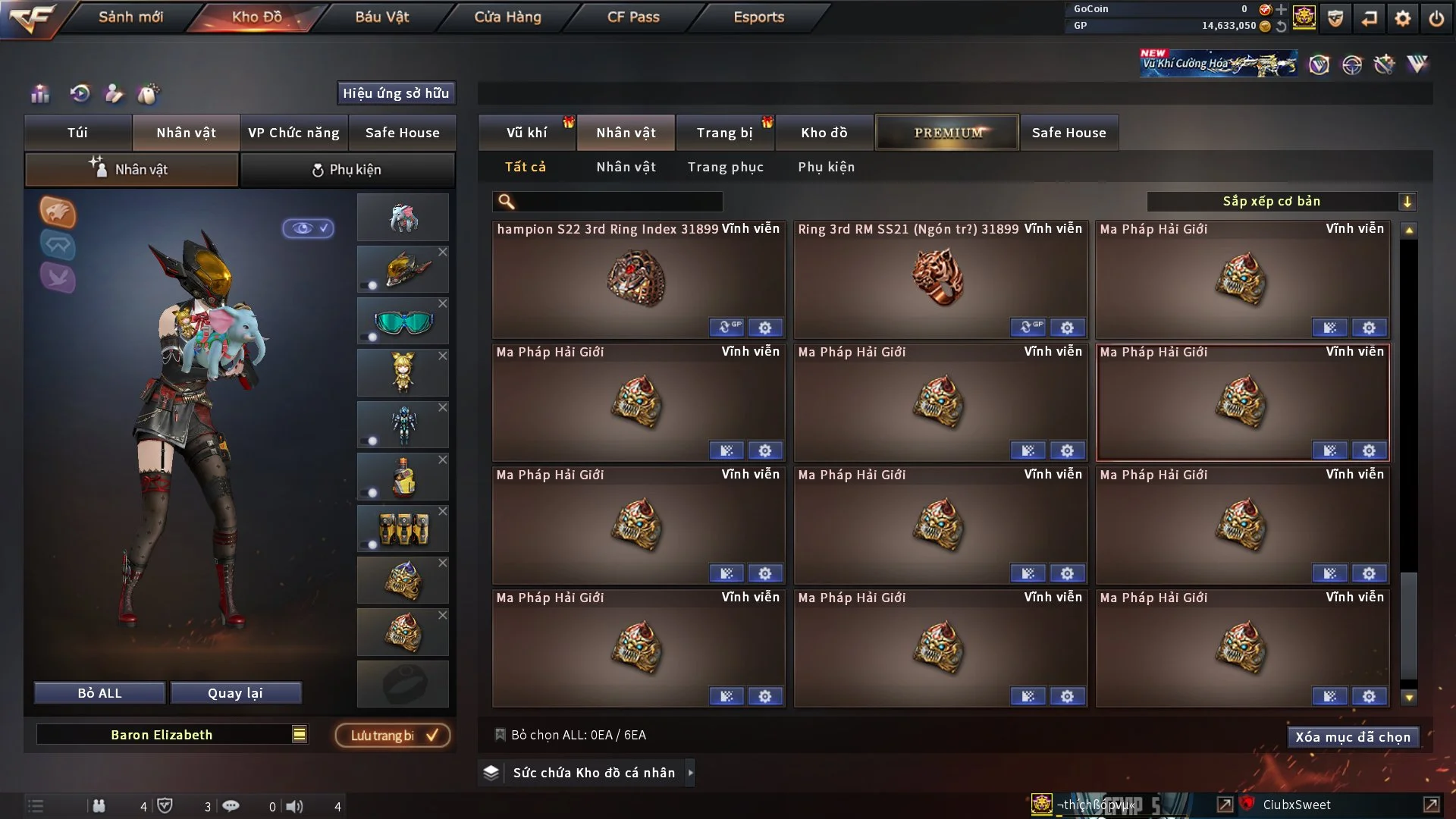Open the Sắp xếp cơ bản dropdown
The image size is (1456, 819).
click(1281, 202)
